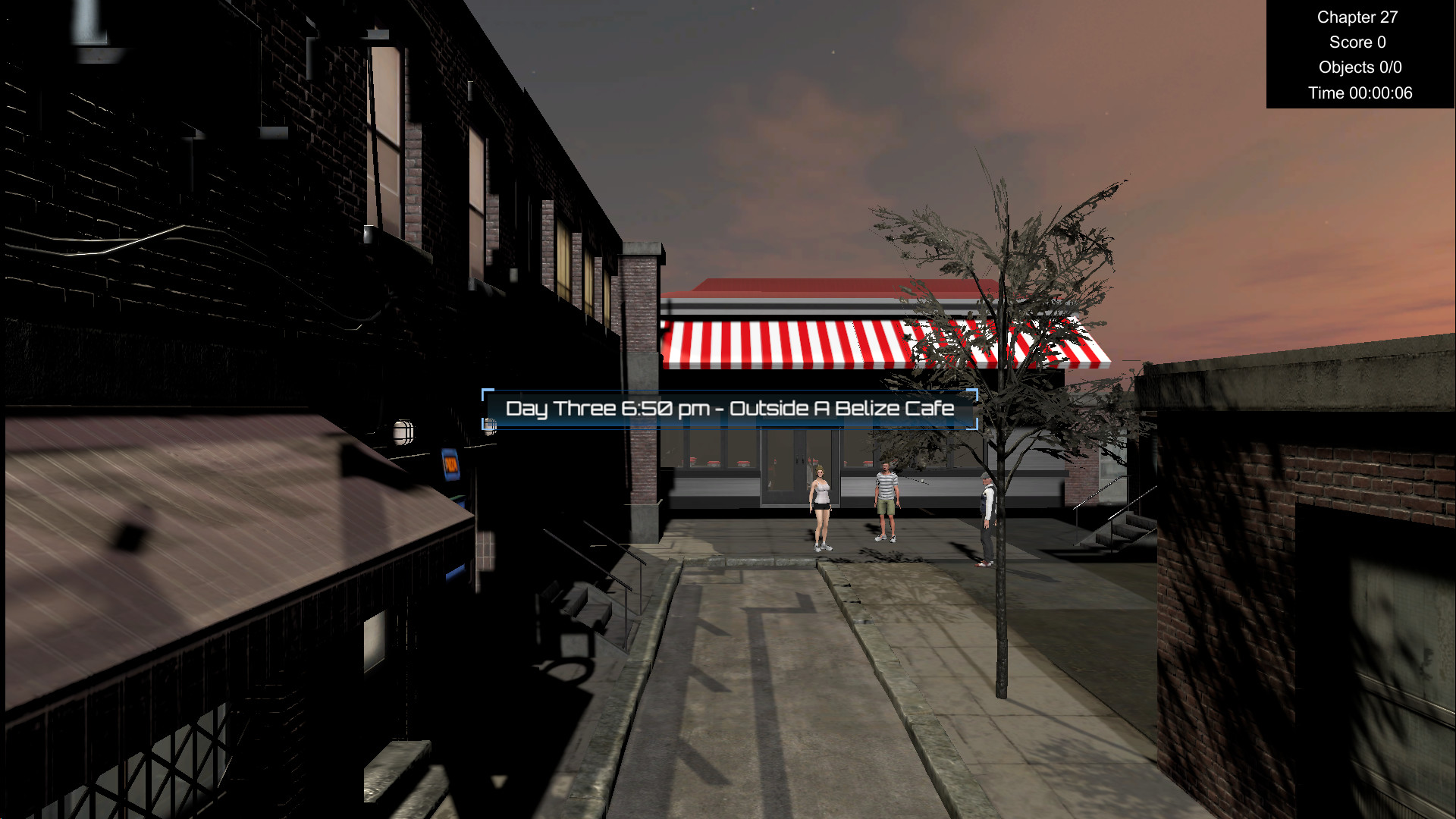Click the street lamp on the dark building wall
Image resolution: width=1456 pixels, height=819 pixels.
(x=403, y=434)
